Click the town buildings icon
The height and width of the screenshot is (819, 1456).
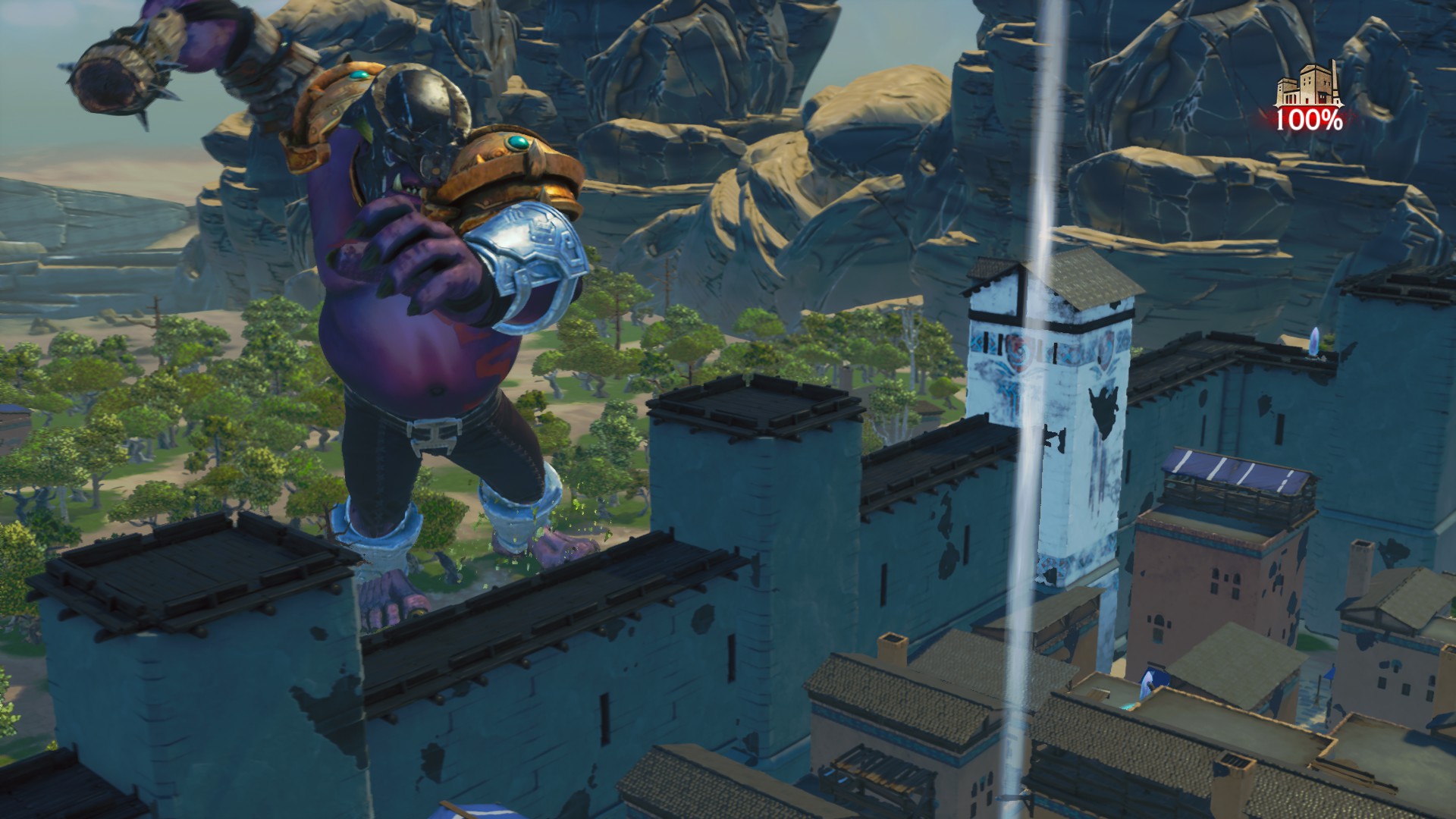click(x=1307, y=87)
